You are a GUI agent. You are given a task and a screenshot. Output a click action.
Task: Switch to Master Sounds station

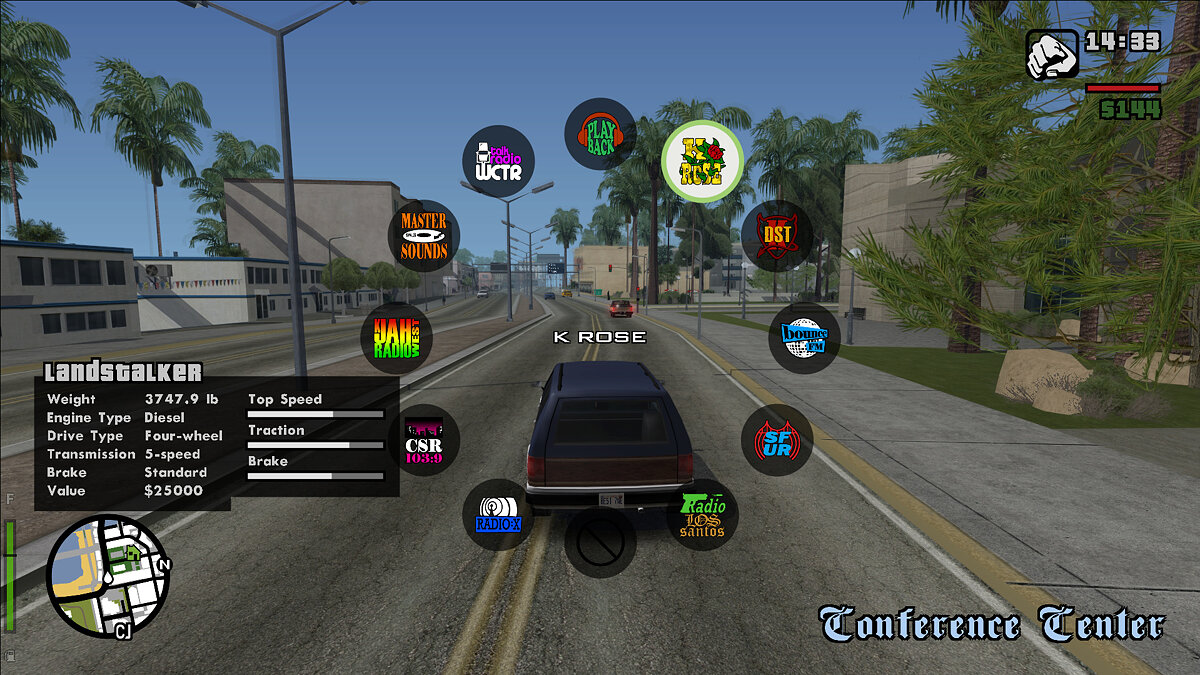tap(424, 236)
